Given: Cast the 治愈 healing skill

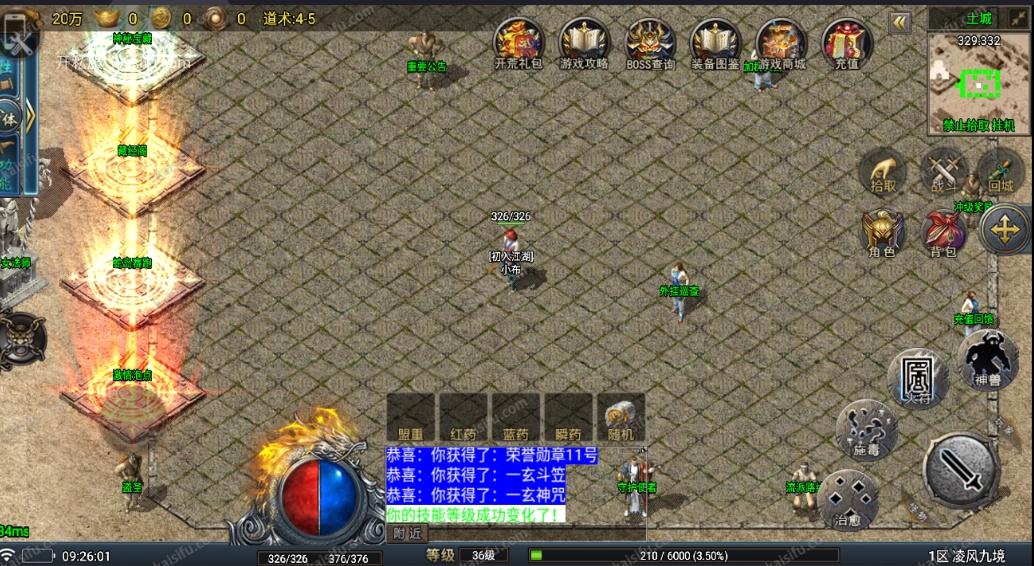Looking at the screenshot, I should 848,499.
